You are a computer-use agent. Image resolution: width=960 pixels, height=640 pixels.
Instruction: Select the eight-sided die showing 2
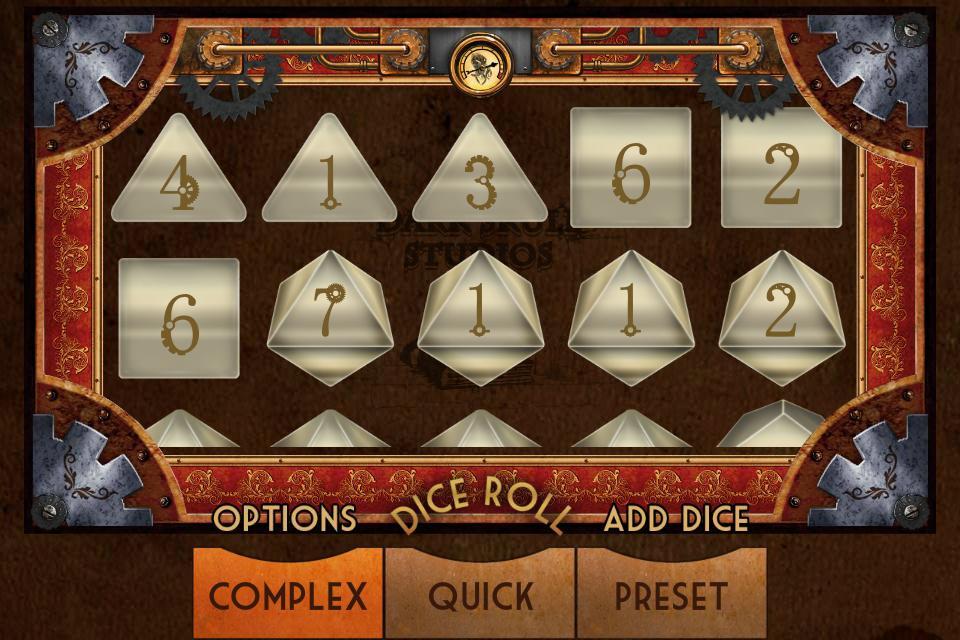point(781,314)
